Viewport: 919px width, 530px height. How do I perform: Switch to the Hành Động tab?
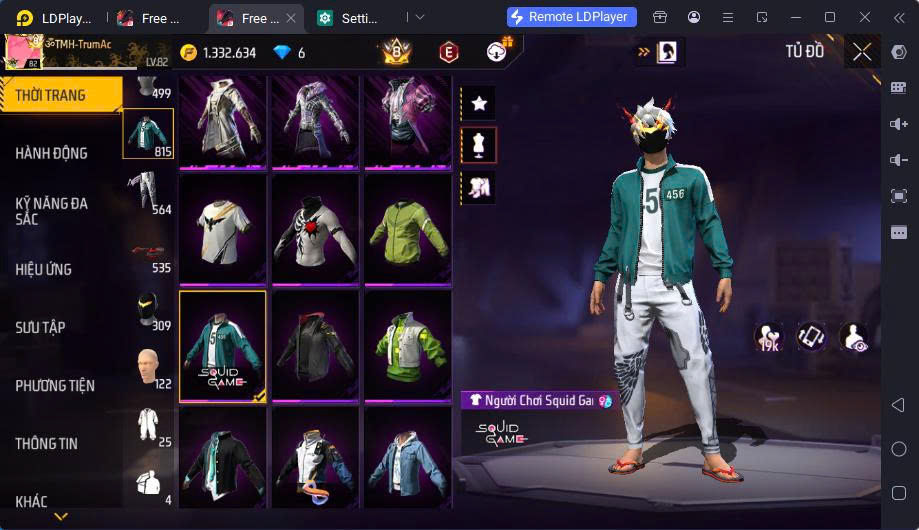click(x=52, y=153)
